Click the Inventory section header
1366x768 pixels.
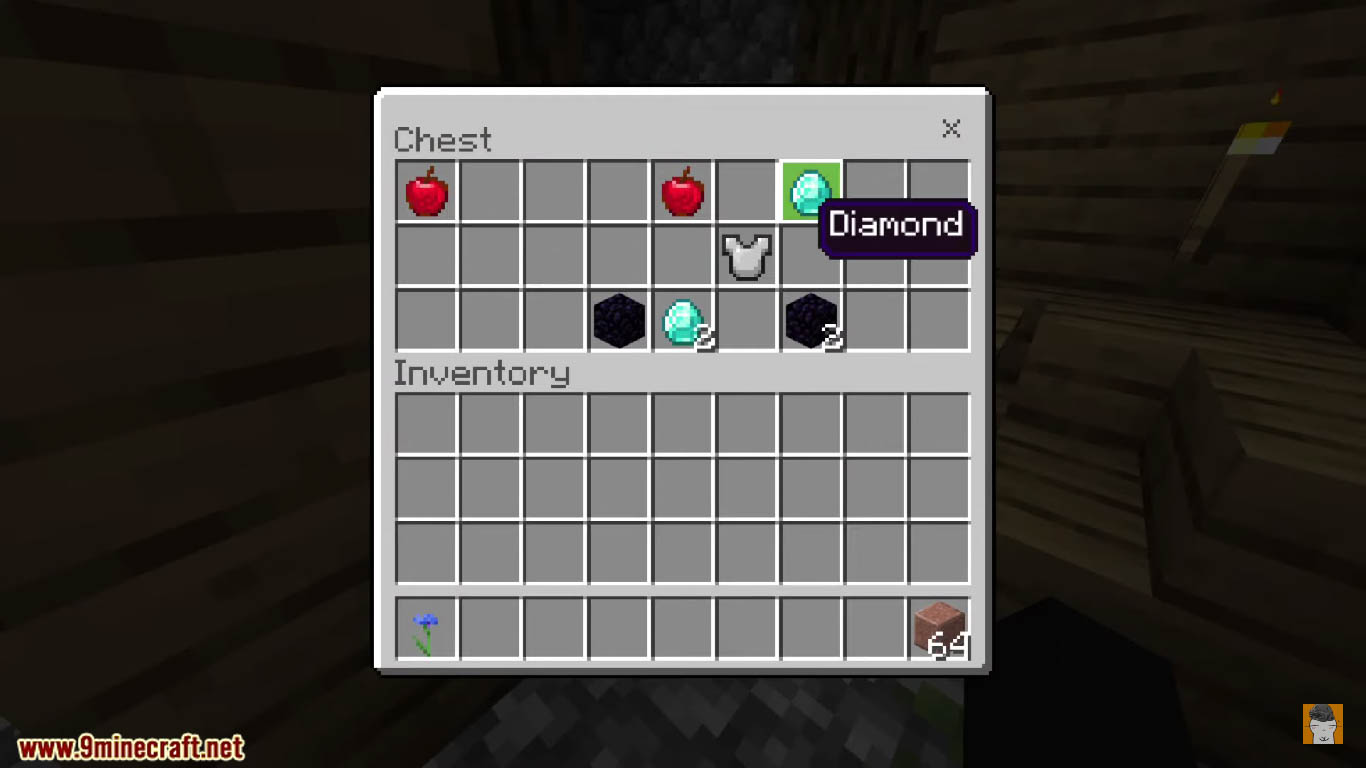click(482, 374)
